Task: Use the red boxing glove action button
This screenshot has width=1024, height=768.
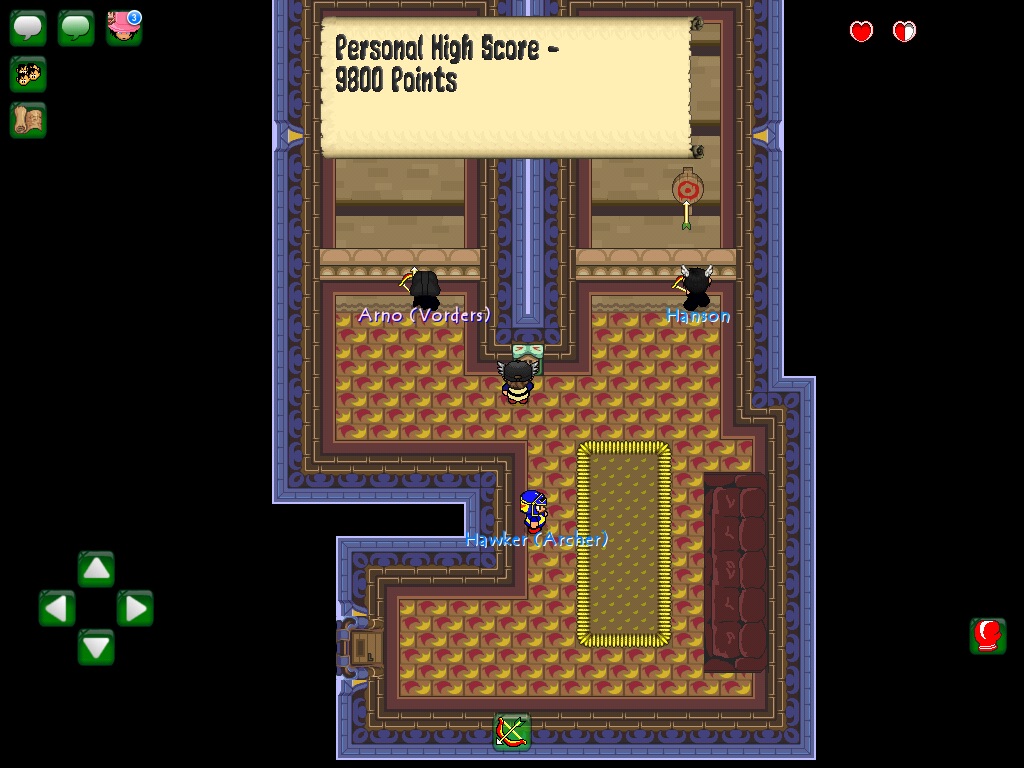Action: pyautogui.click(x=987, y=635)
